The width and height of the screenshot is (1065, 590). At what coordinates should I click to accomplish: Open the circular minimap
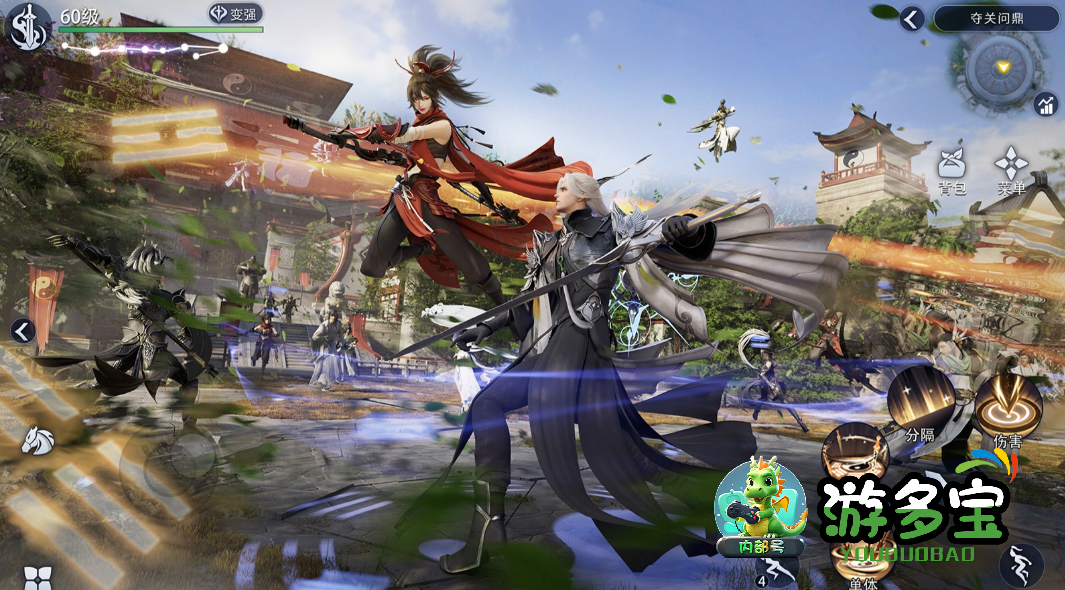(x=1003, y=68)
